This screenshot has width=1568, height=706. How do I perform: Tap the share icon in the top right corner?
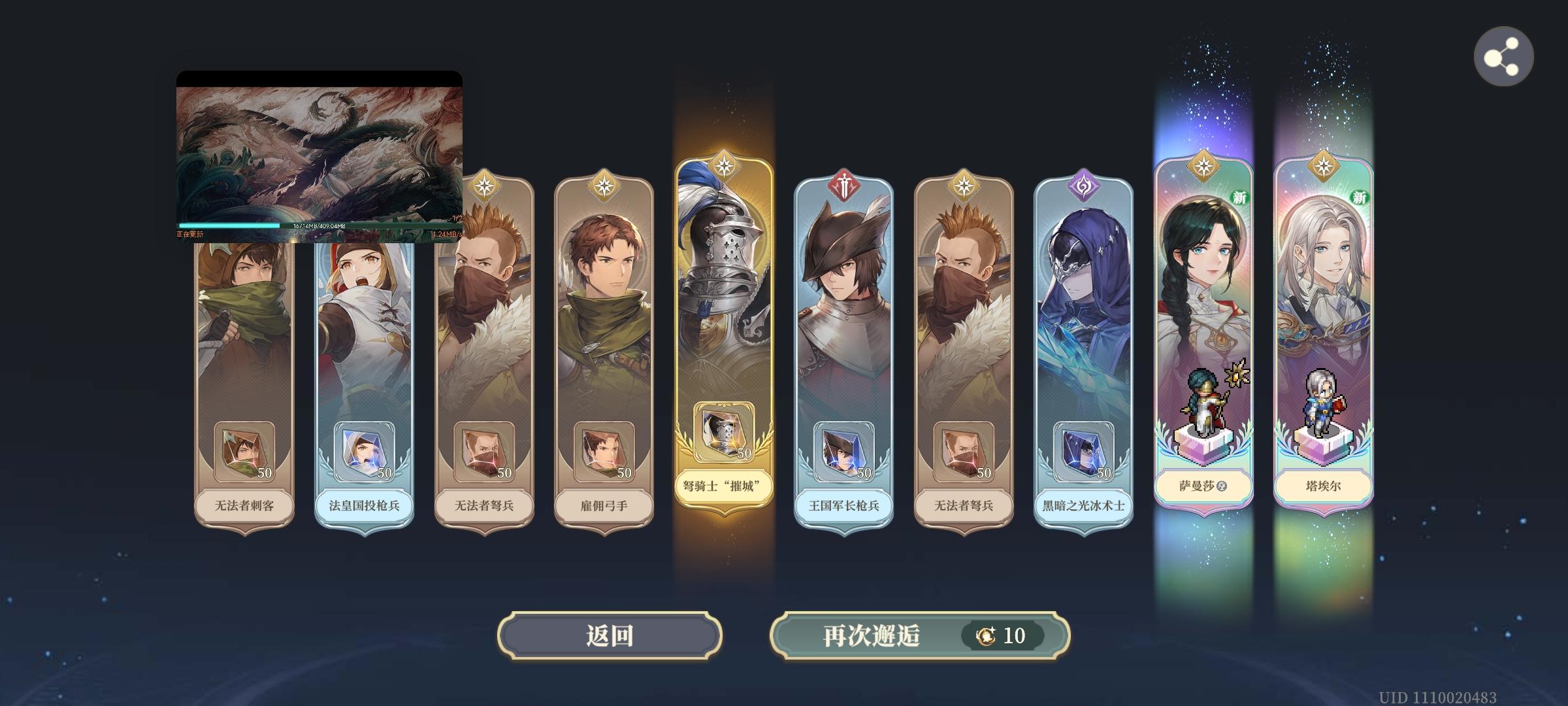coord(1504,57)
